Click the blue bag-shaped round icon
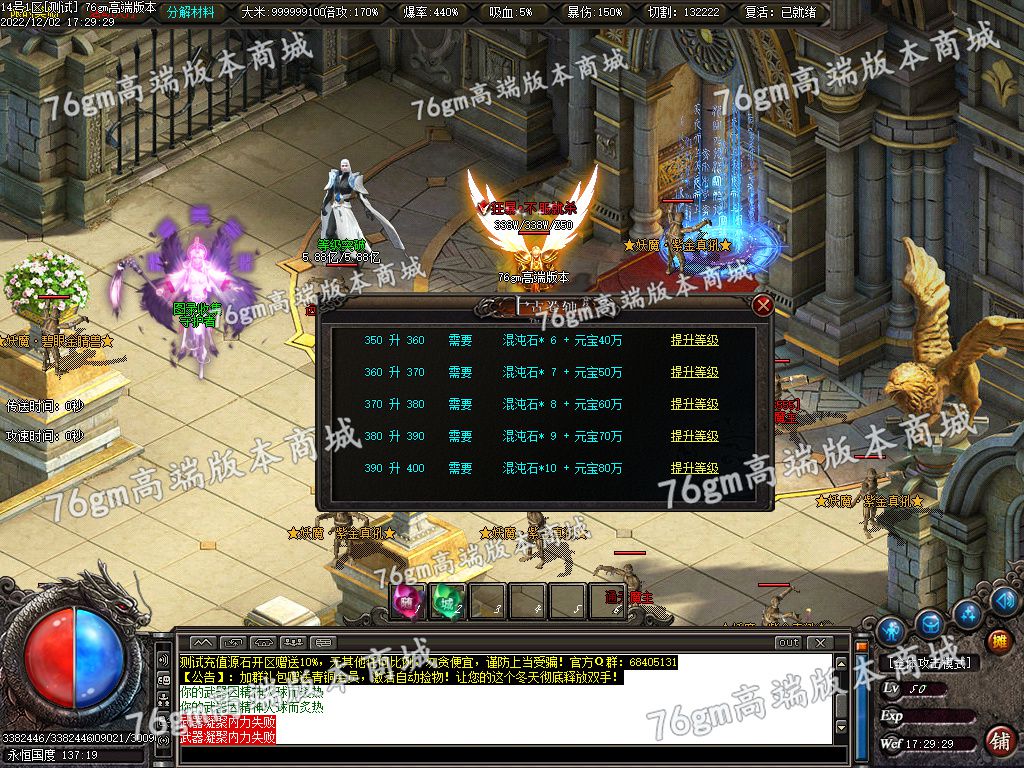The image size is (1024, 768). click(x=930, y=624)
